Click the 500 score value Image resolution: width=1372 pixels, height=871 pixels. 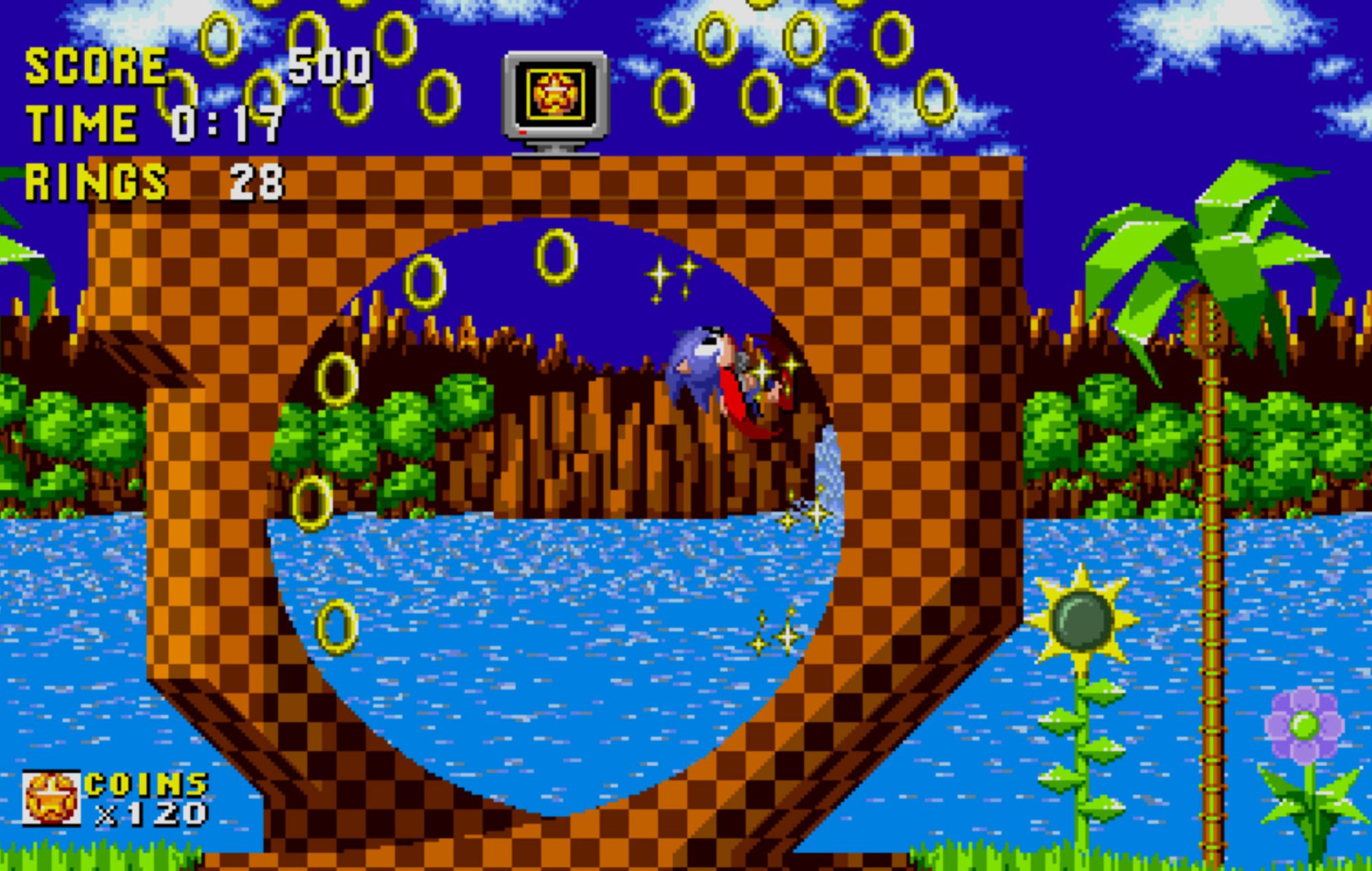click(329, 65)
